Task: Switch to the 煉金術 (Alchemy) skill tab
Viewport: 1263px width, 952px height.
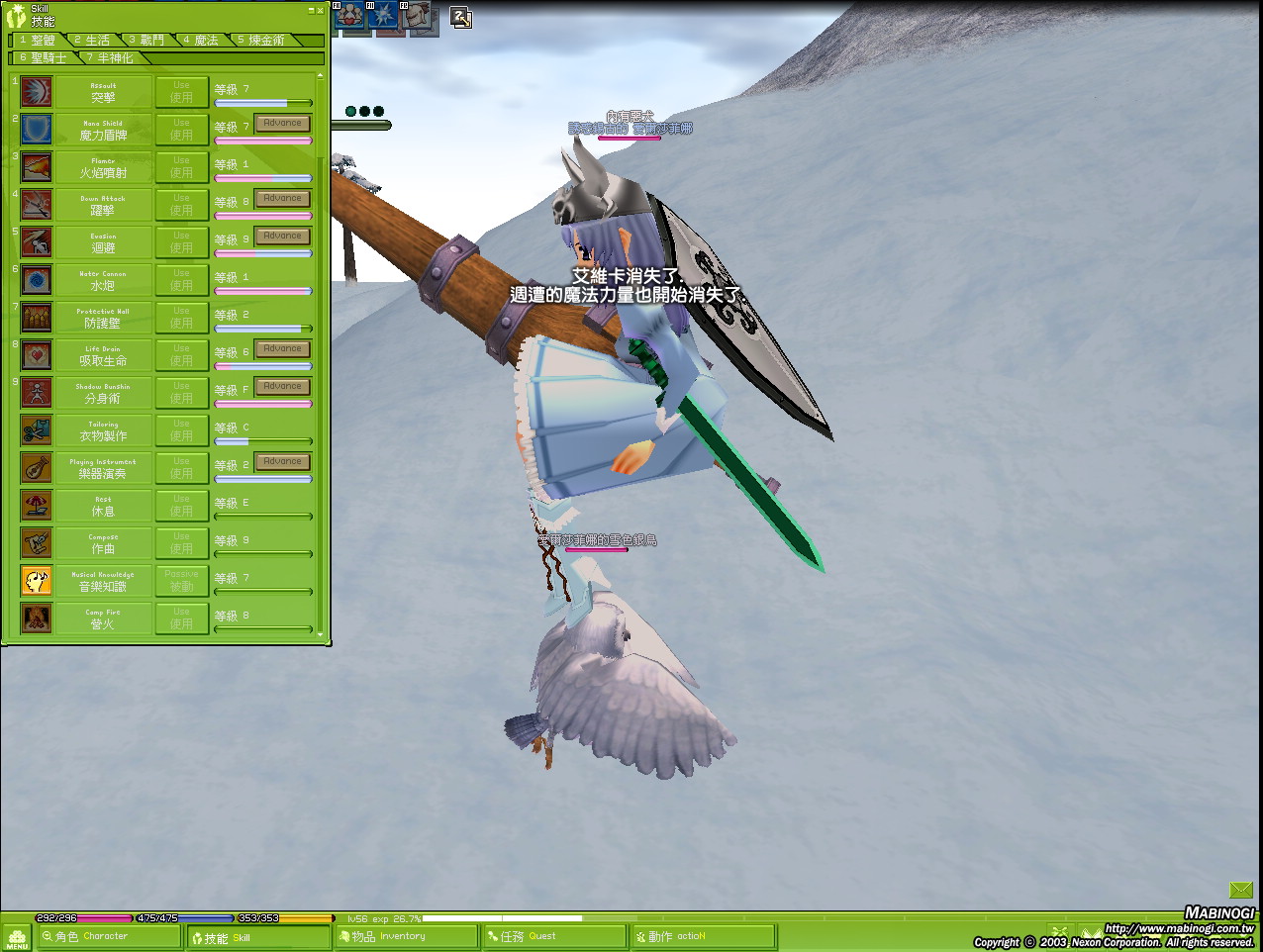Action: click(264, 41)
